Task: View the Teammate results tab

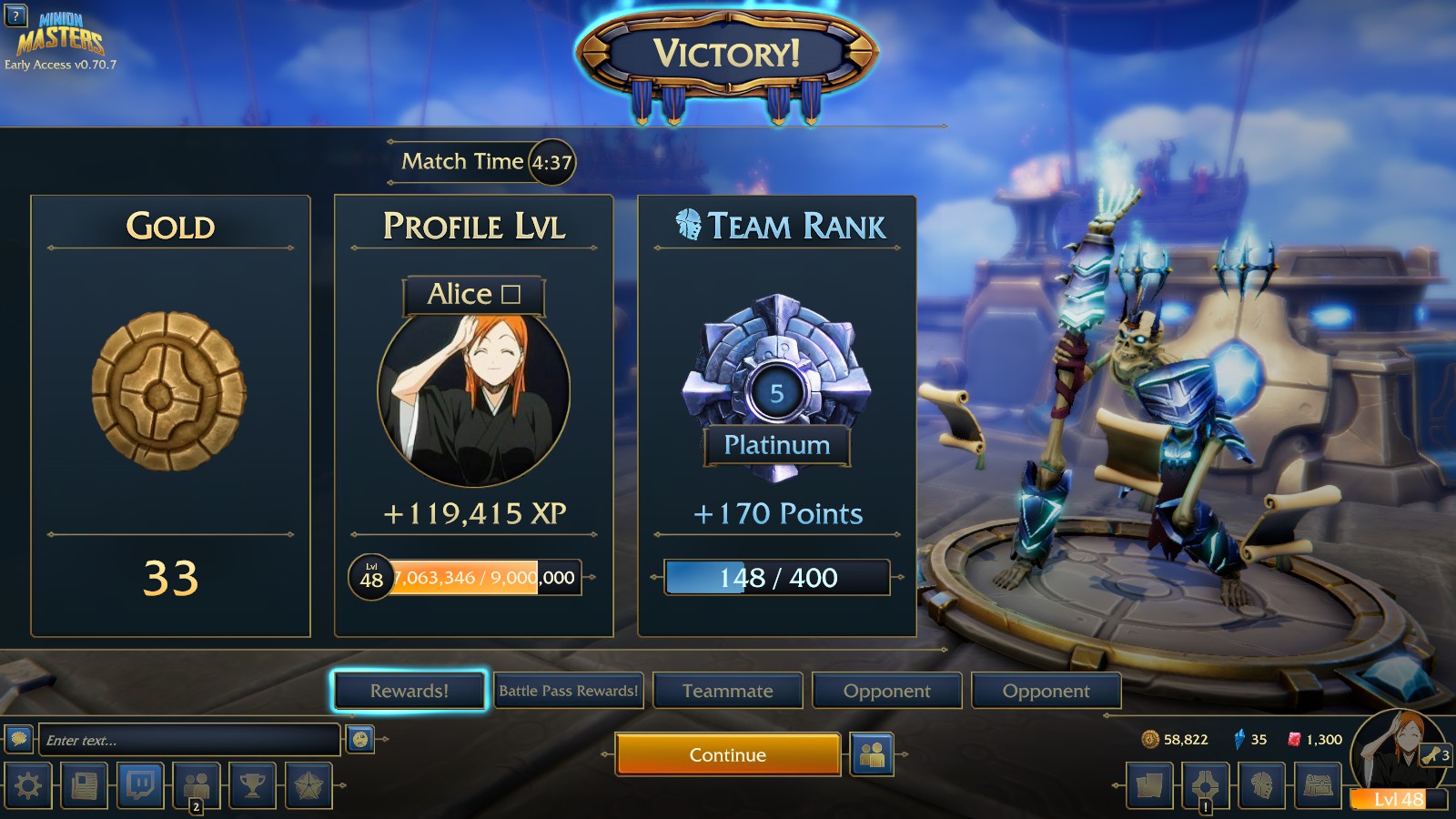Action: 728,691
